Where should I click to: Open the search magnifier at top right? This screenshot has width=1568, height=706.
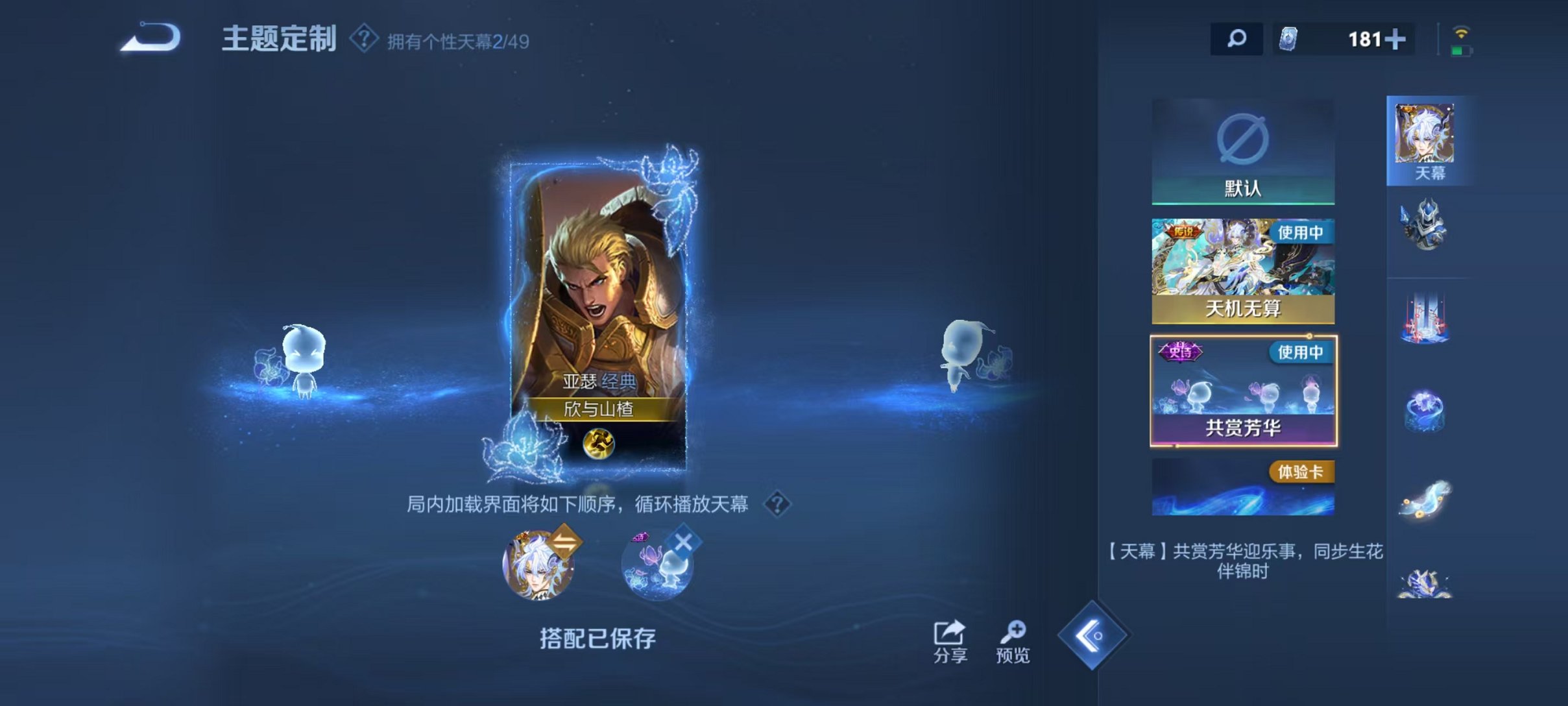1236,39
